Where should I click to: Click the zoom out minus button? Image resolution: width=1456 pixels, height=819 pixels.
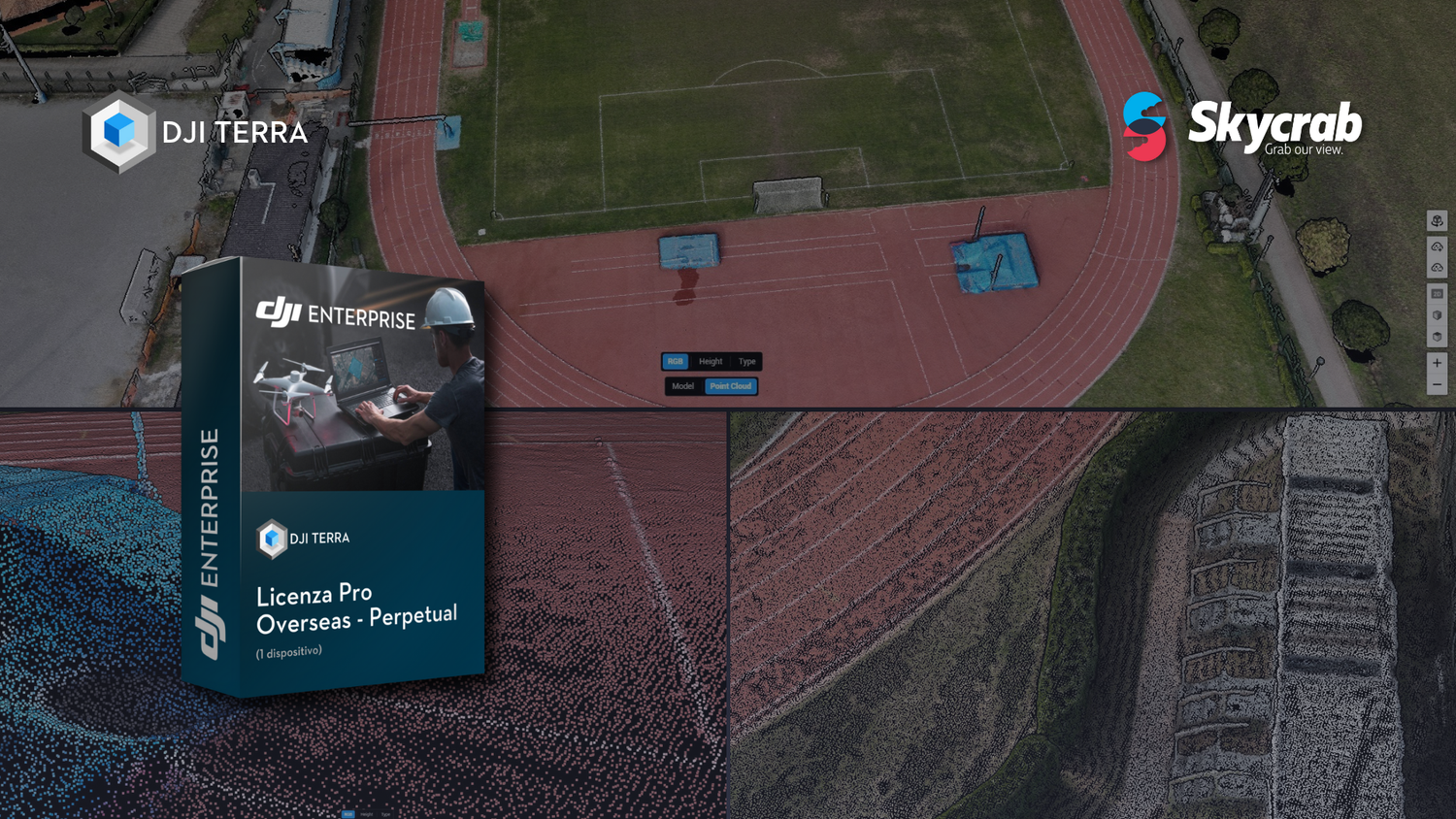click(1437, 384)
